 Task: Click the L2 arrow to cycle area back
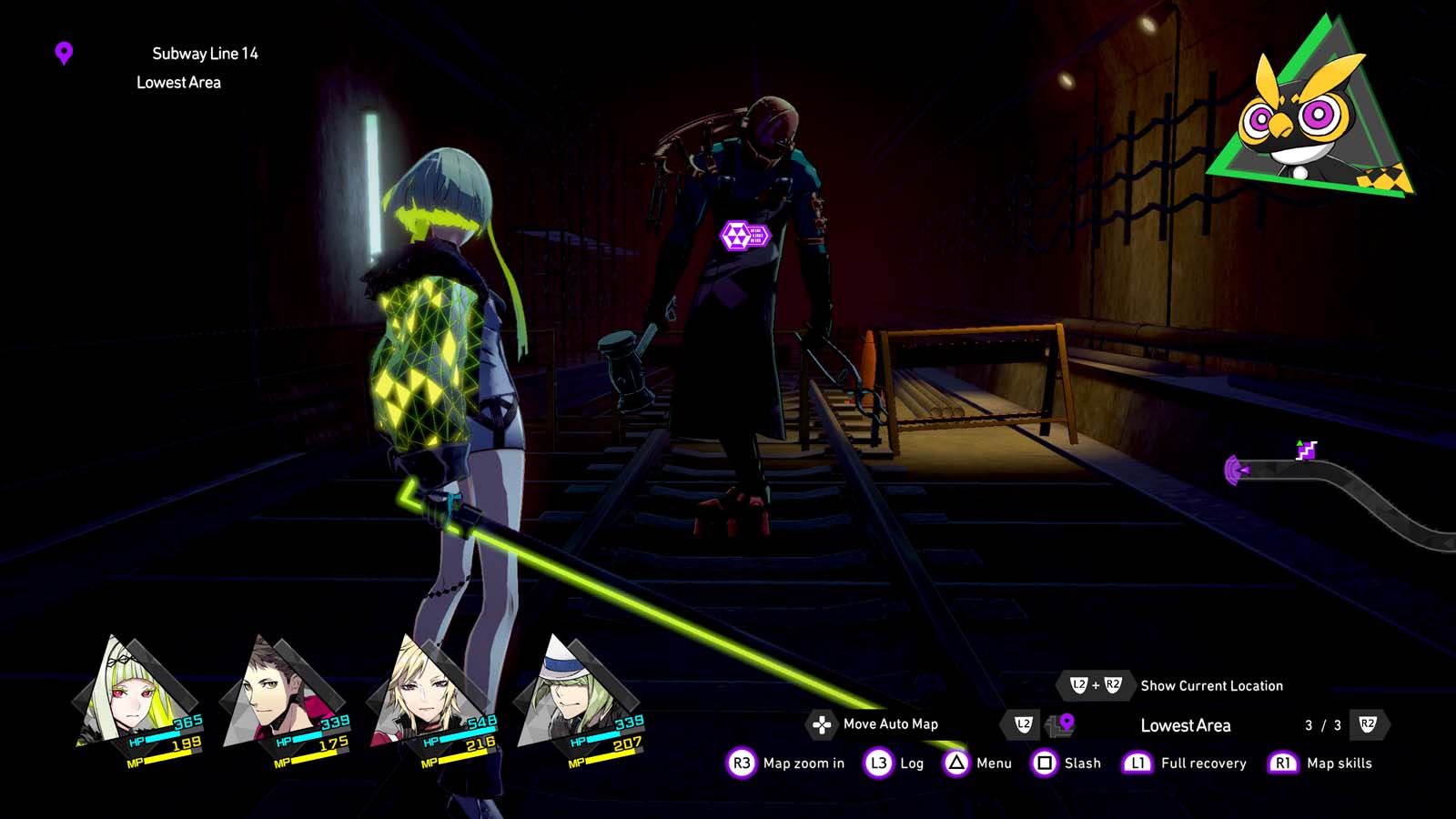coord(1024,725)
